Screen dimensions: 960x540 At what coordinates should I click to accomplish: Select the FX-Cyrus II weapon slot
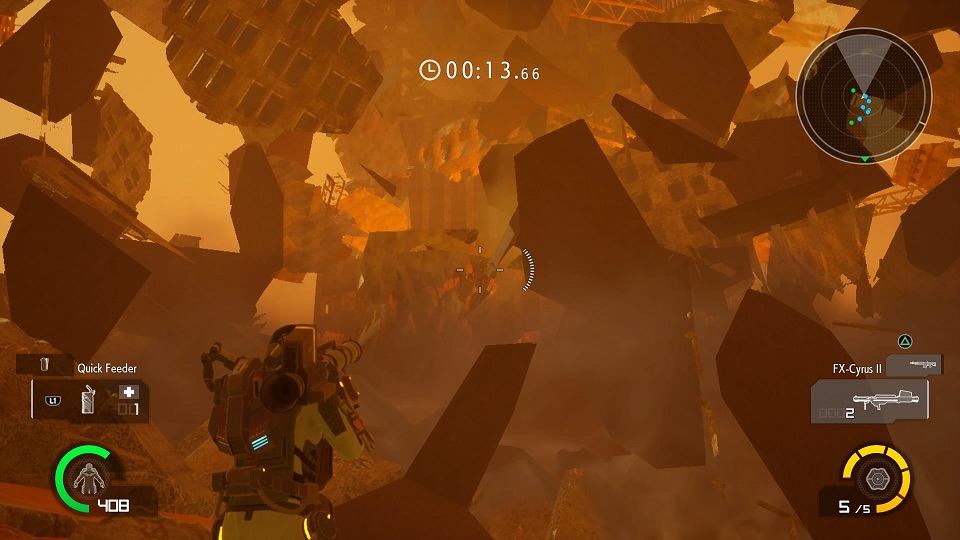pos(868,401)
